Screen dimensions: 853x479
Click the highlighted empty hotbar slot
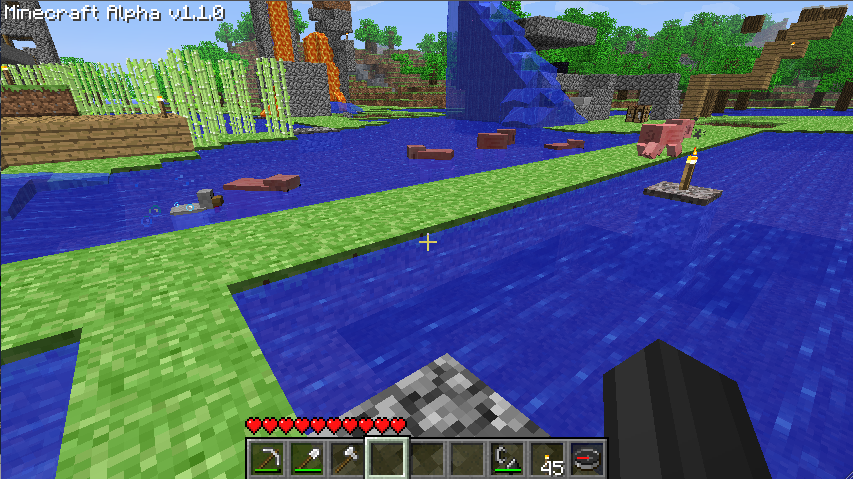click(x=386, y=459)
